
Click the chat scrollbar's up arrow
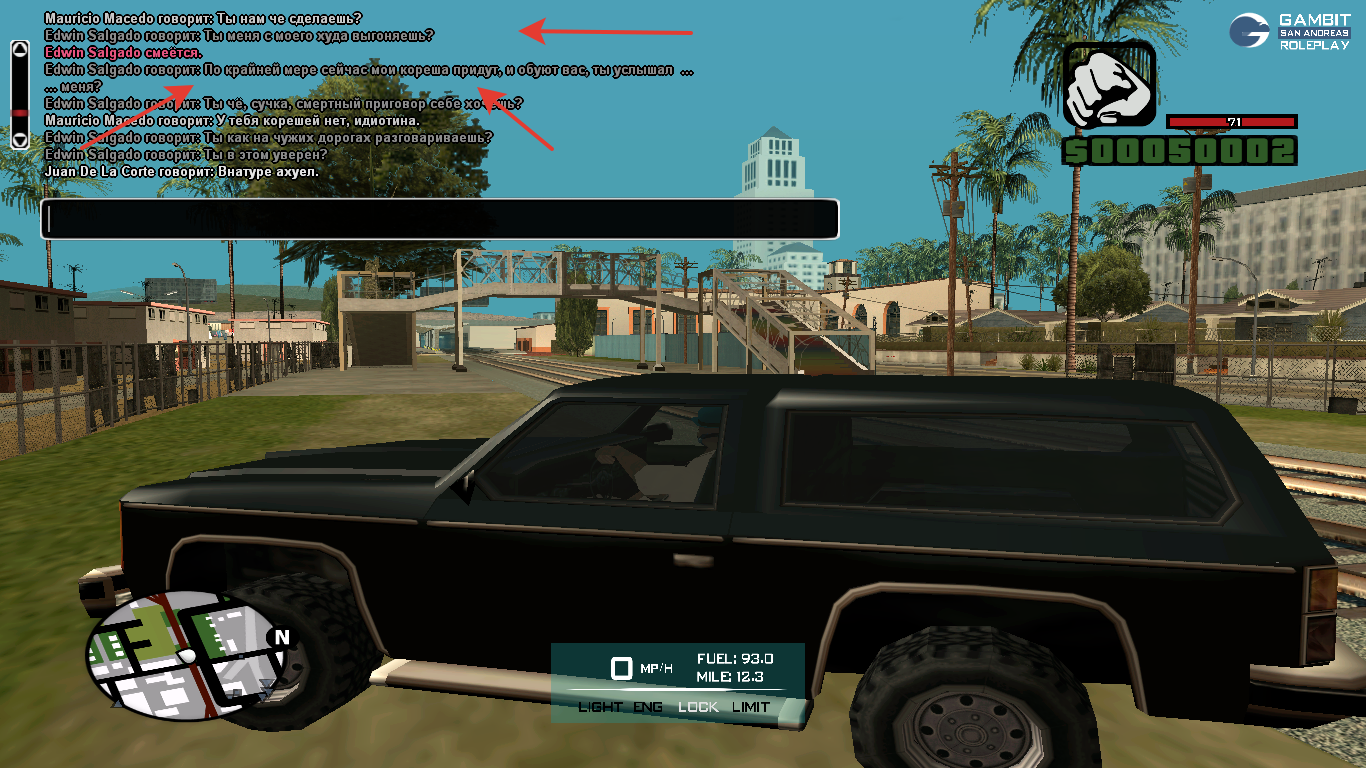(19, 48)
